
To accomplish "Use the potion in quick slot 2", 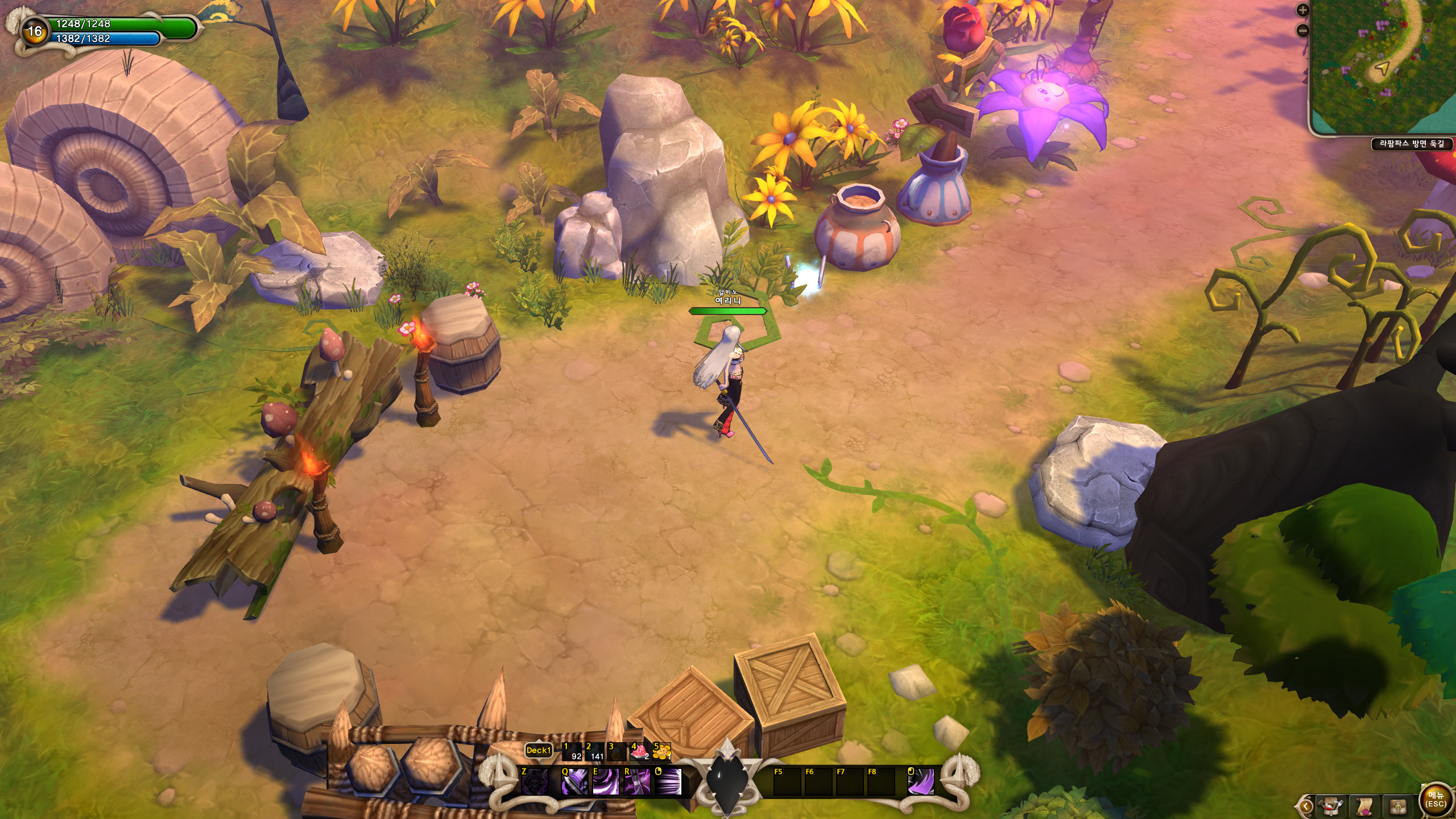I will [595, 752].
